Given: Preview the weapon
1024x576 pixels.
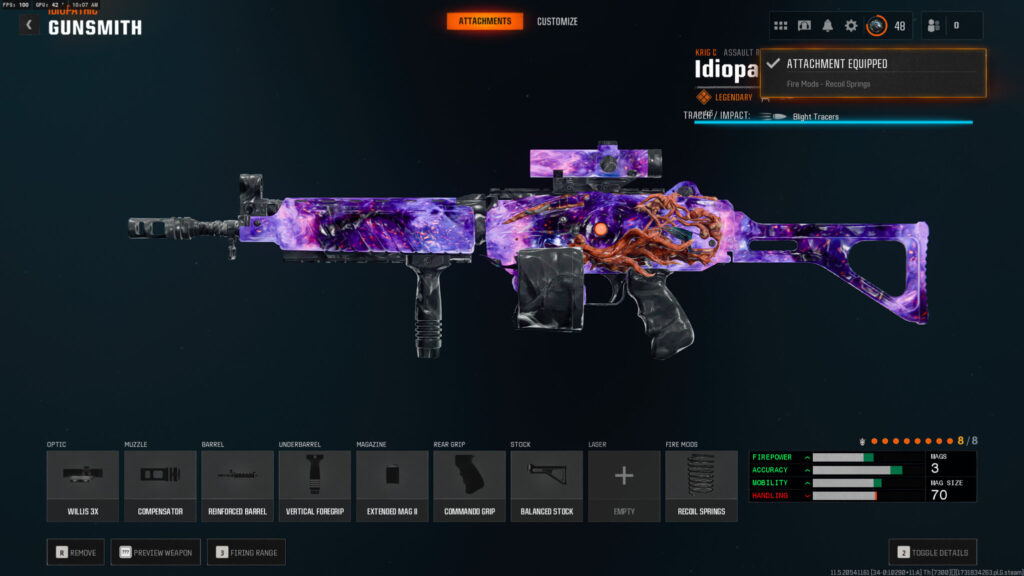Looking at the screenshot, I should (155, 552).
